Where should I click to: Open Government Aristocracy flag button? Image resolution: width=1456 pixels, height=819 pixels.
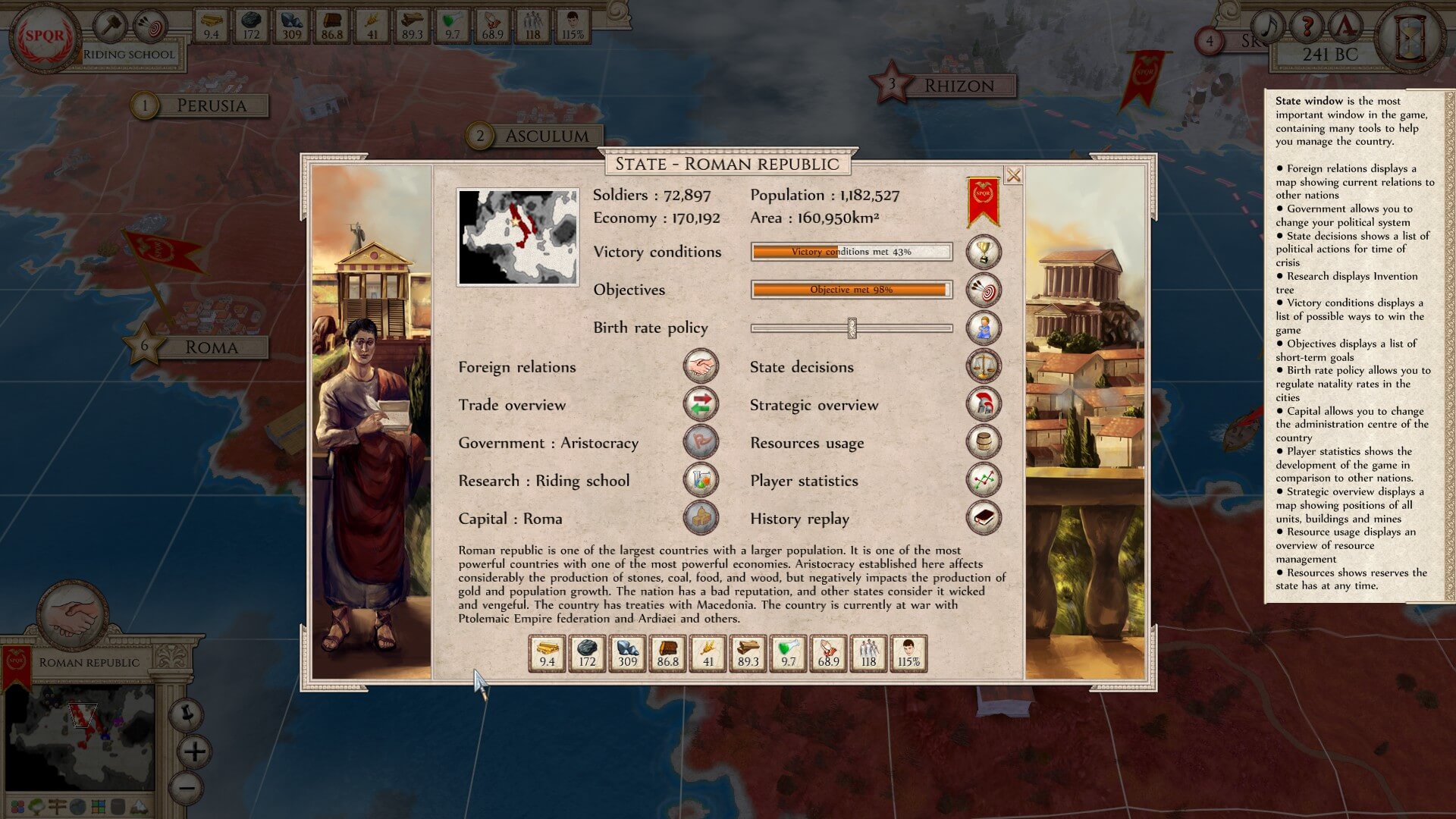click(701, 442)
